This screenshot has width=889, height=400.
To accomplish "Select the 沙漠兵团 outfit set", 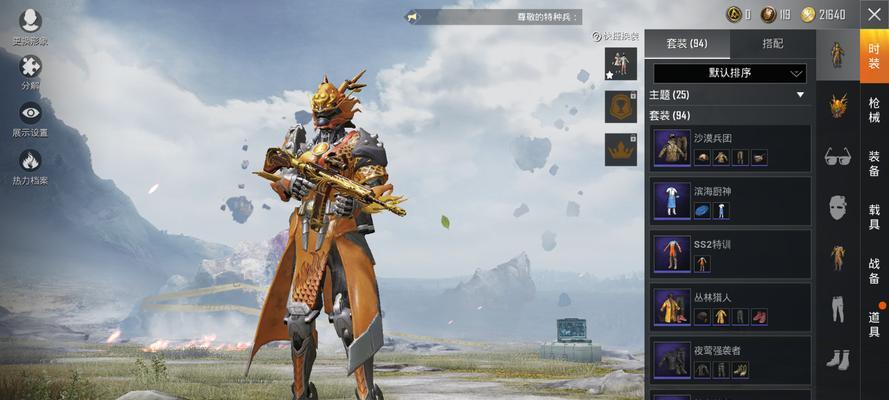I will [730, 148].
